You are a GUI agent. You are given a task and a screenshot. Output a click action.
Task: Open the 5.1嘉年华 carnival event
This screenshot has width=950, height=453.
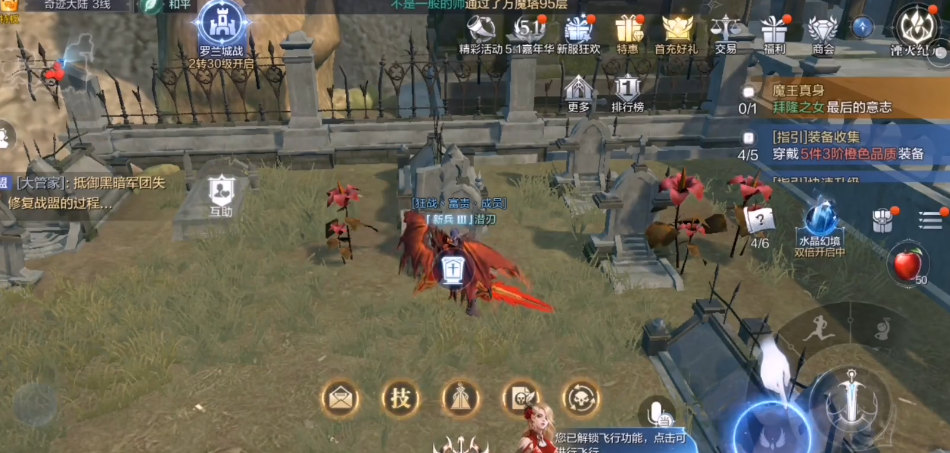(x=529, y=32)
